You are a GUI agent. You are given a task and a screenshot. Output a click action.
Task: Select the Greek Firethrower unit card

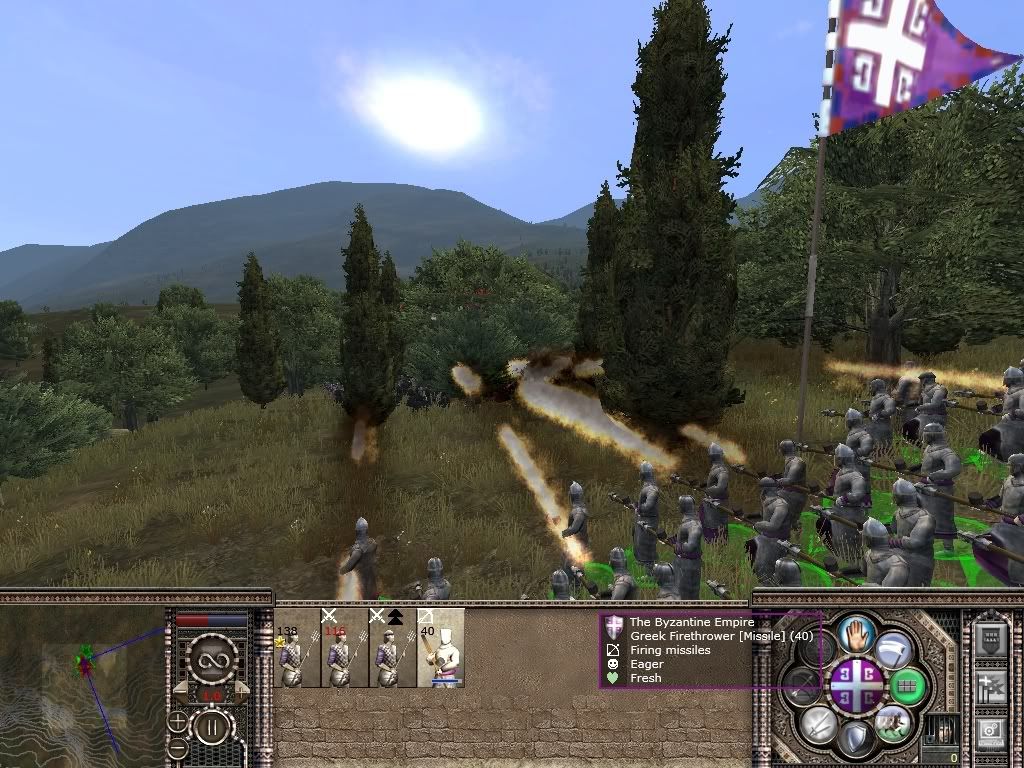pyautogui.click(x=441, y=648)
